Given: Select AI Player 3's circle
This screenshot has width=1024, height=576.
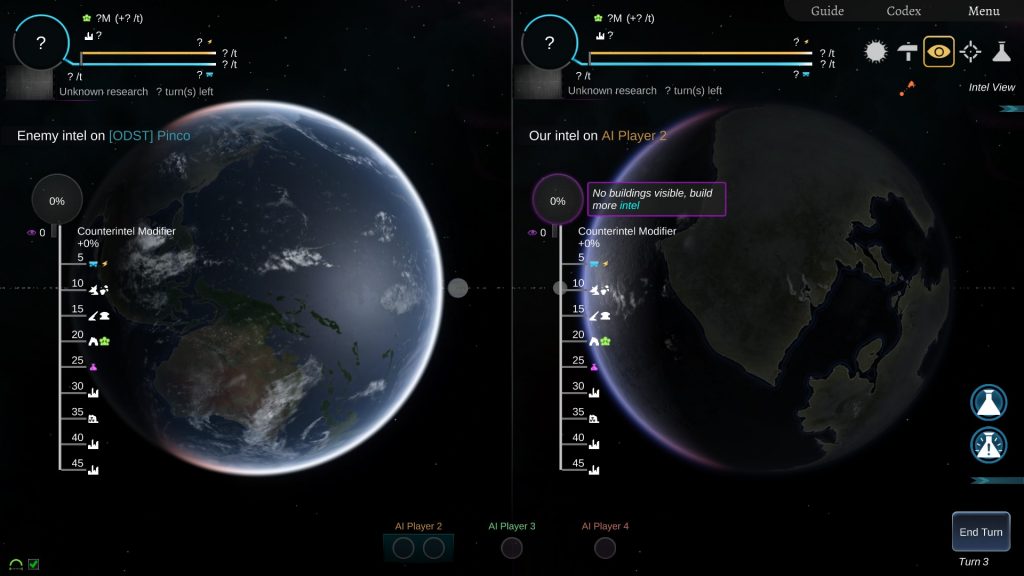Looking at the screenshot, I should point(511,548).
